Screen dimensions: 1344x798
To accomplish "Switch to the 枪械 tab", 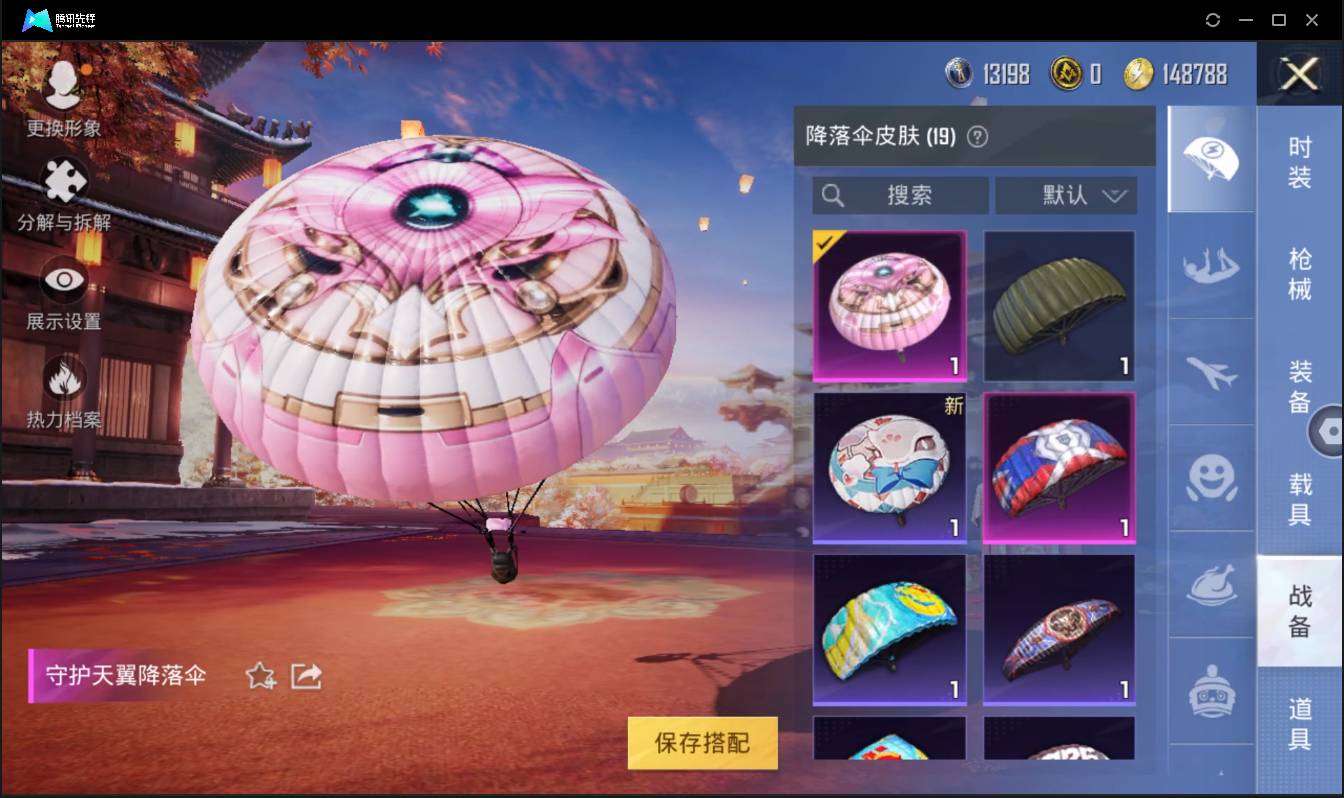I will tap(1301, 272).
